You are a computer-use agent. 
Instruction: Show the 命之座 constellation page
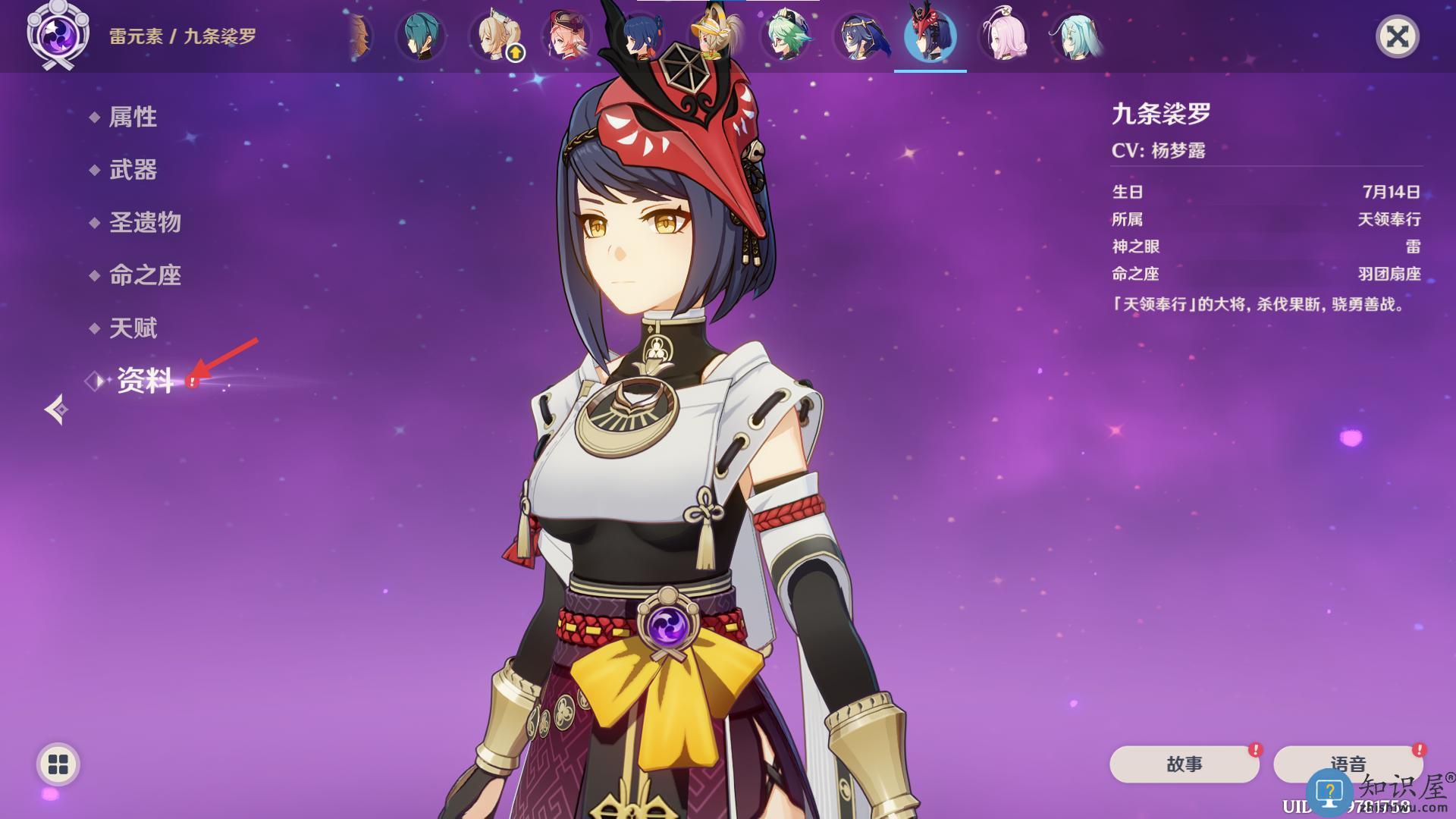pos(145,275)
